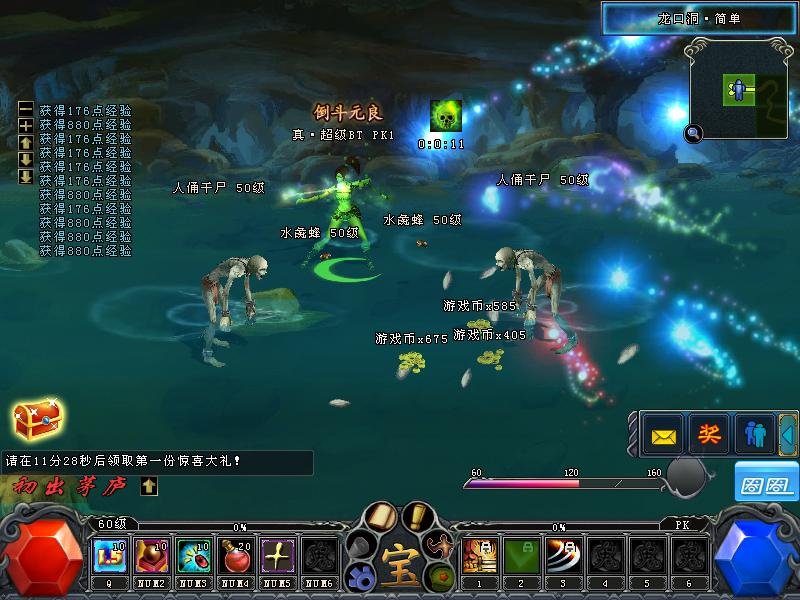
Task: Use the green item in quick slot 2
Action: [520, 555]
